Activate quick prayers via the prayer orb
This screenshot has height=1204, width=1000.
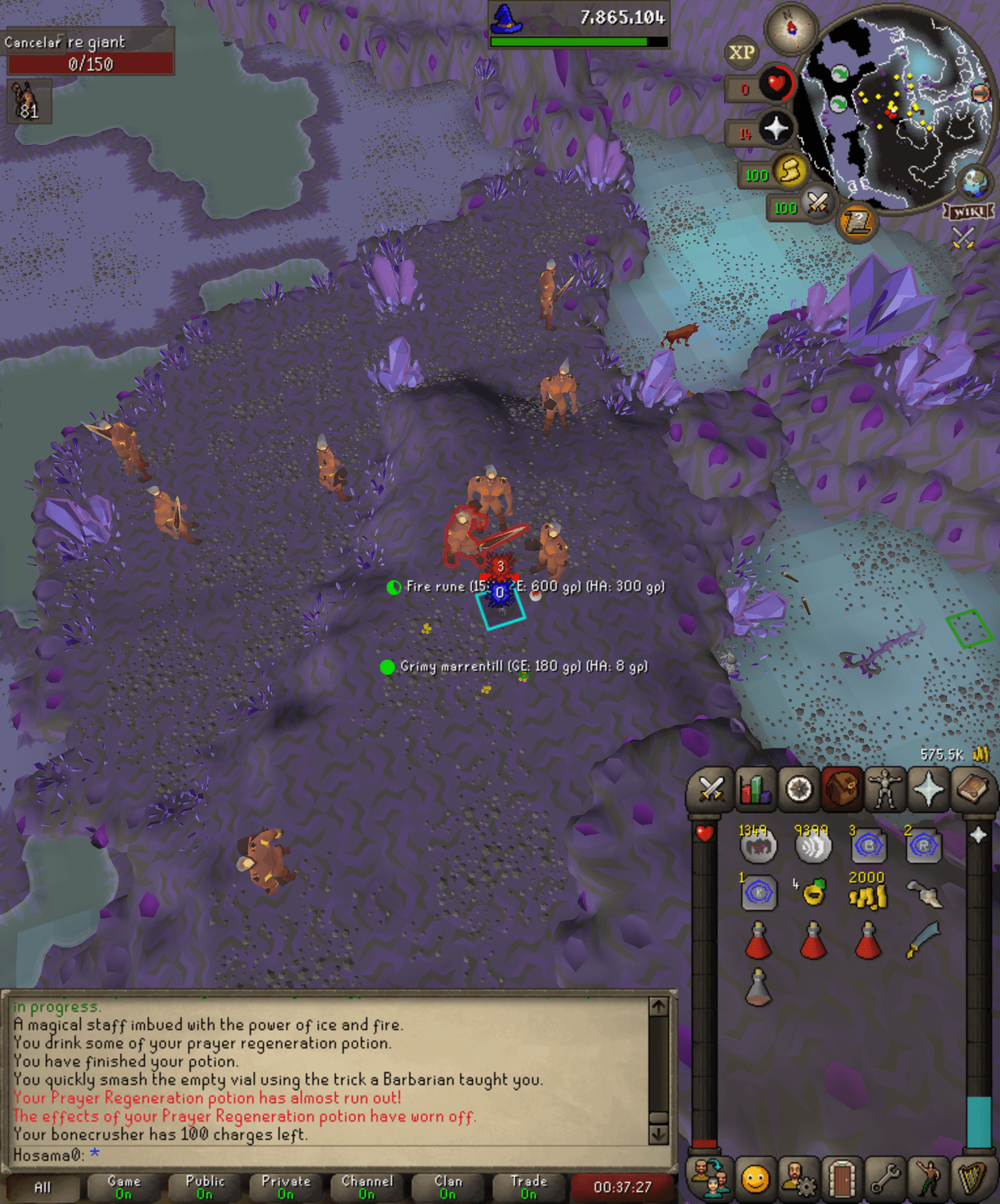776,129
